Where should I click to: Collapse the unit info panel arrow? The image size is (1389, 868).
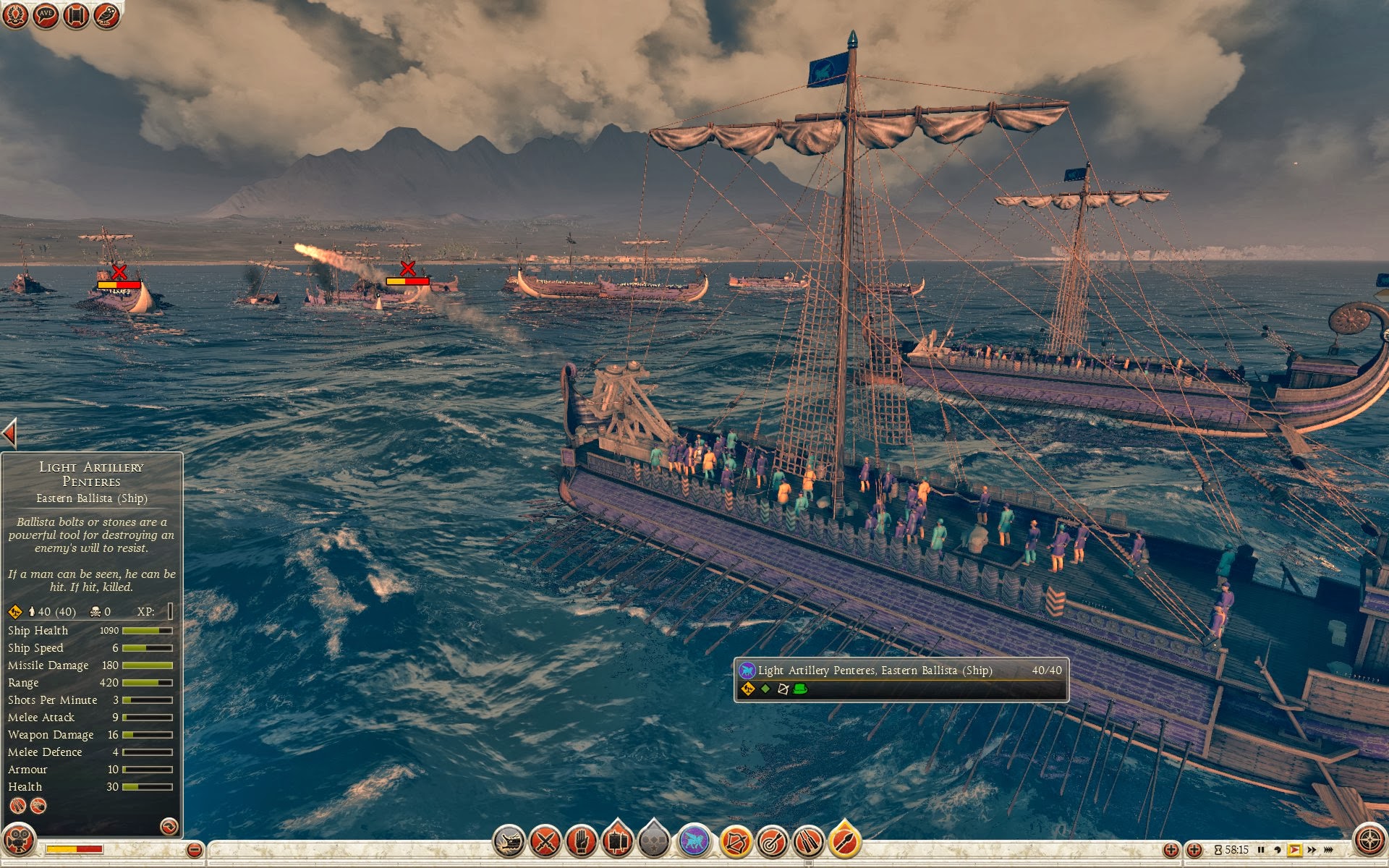[9, 434]
